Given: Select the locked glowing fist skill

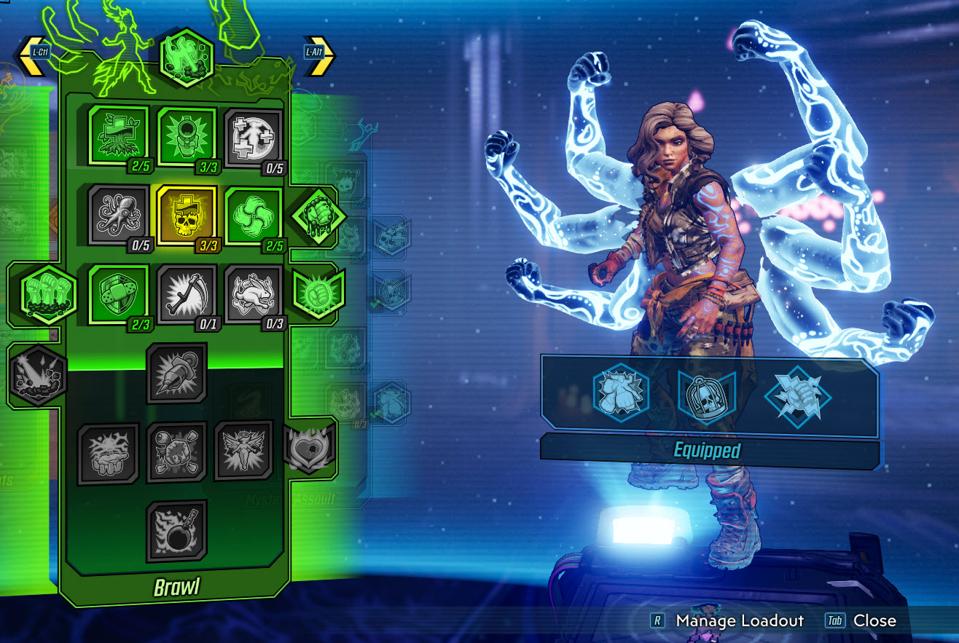Looking at the screenshot, I should point(108,453).
